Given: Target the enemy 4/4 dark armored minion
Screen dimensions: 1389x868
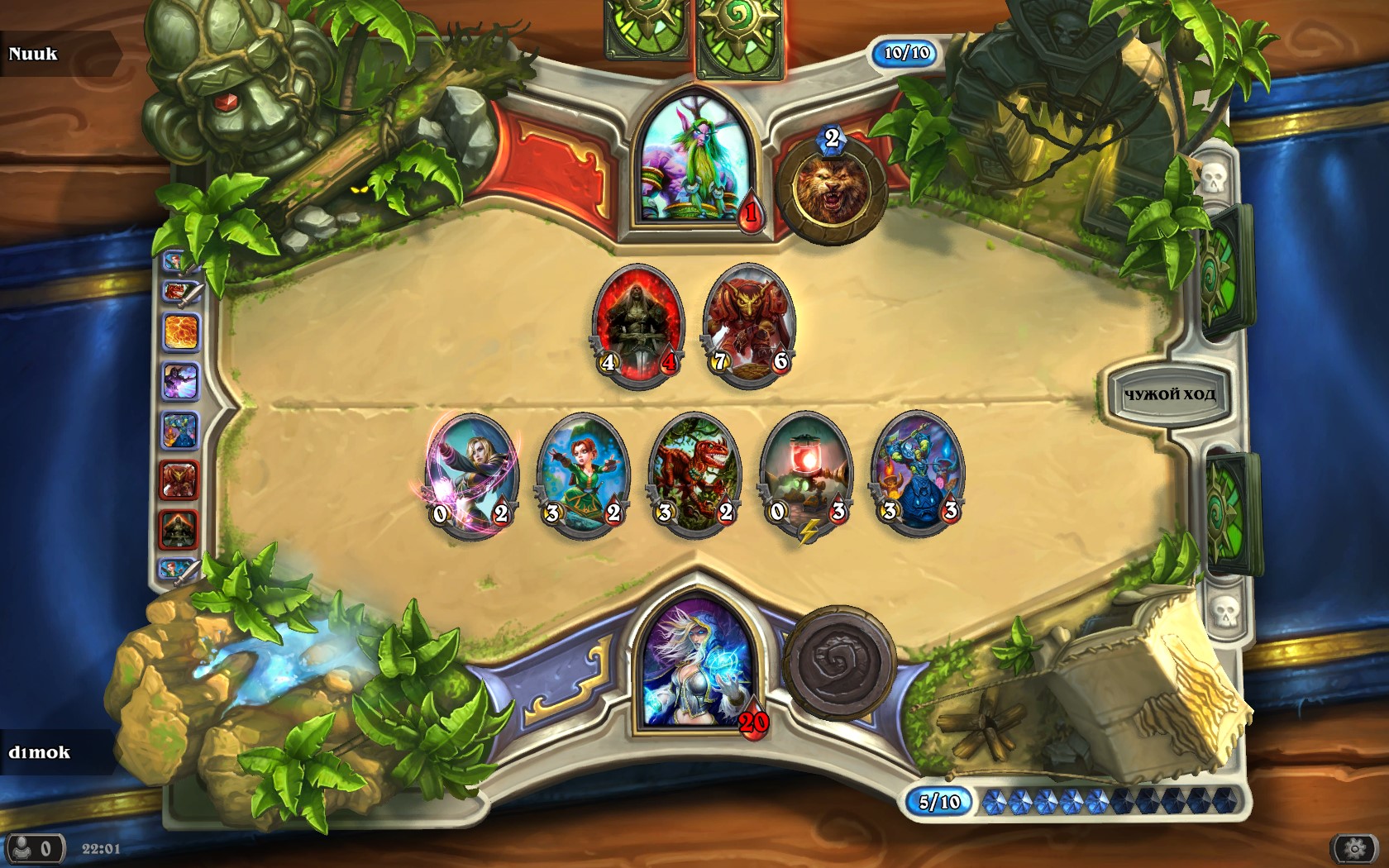Looking at the screenshot, I should pyautogui.click(x=637, y=324).
